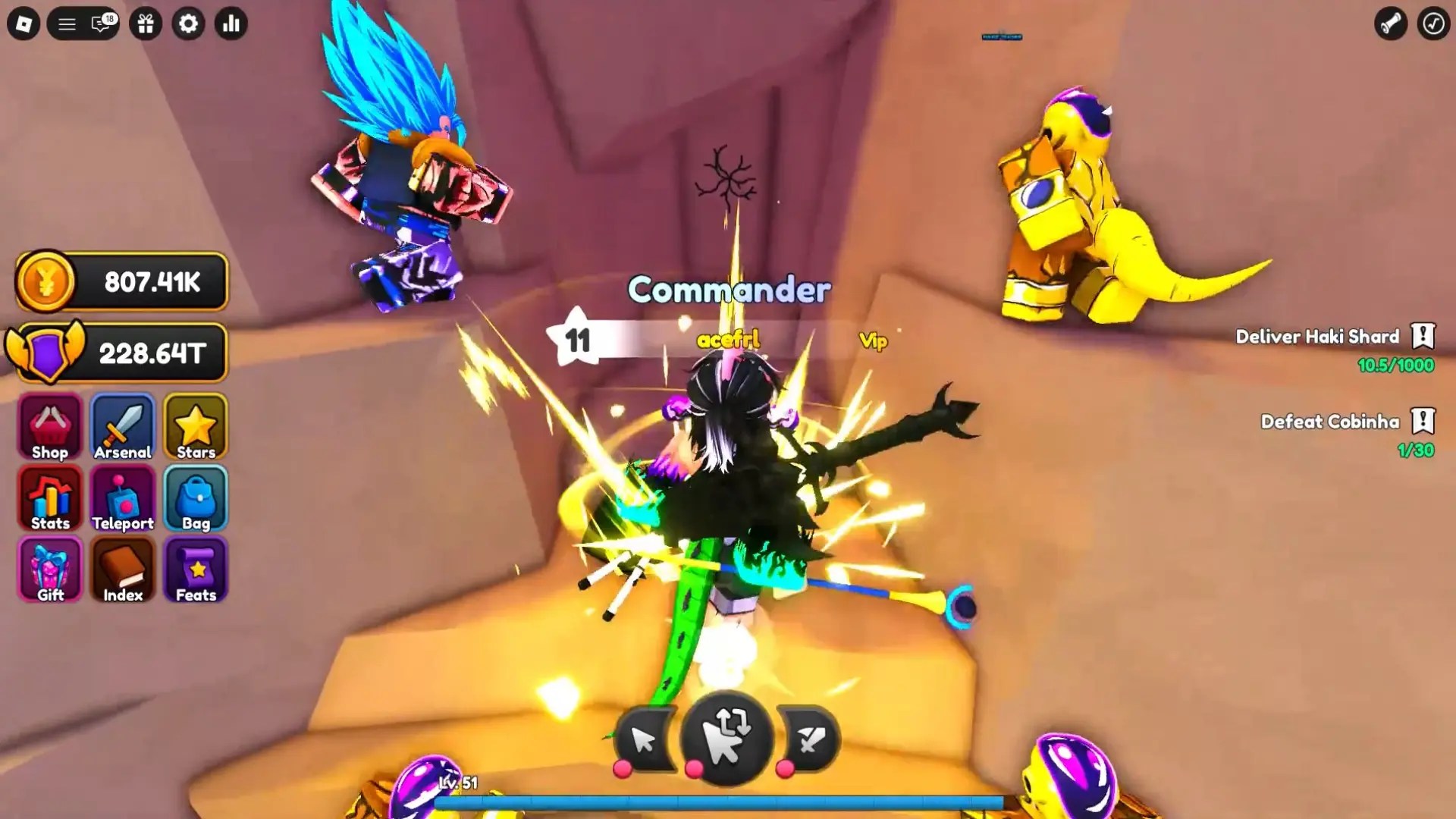
Task: Open the Index book
Action: tap(122, 570)
